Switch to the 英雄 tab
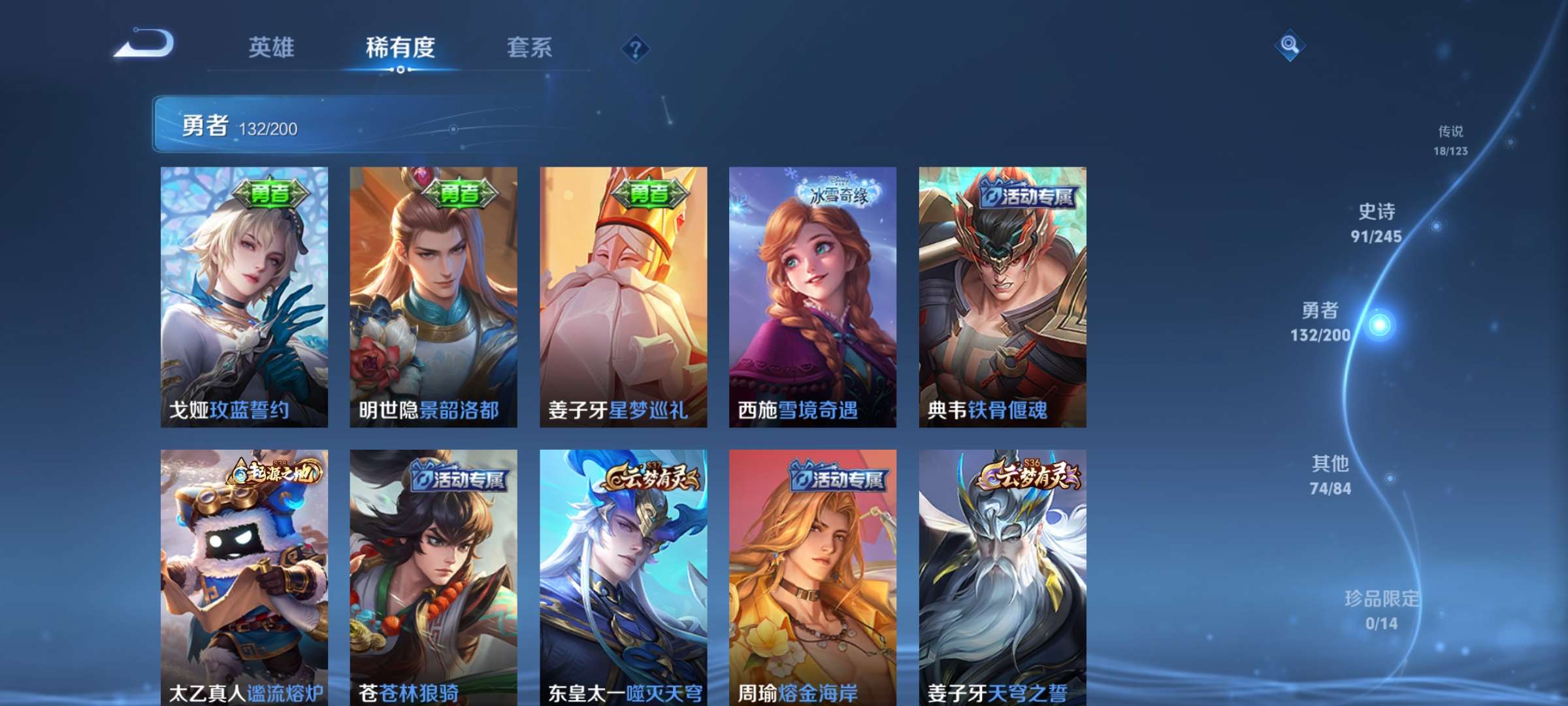This screenshot has width=1568, height=706. 271,48
